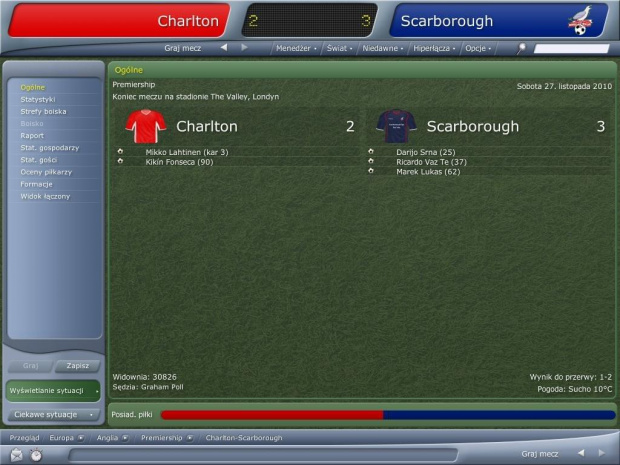Open the Wyświetlanie sytuacji dropdown

point(53,390)
